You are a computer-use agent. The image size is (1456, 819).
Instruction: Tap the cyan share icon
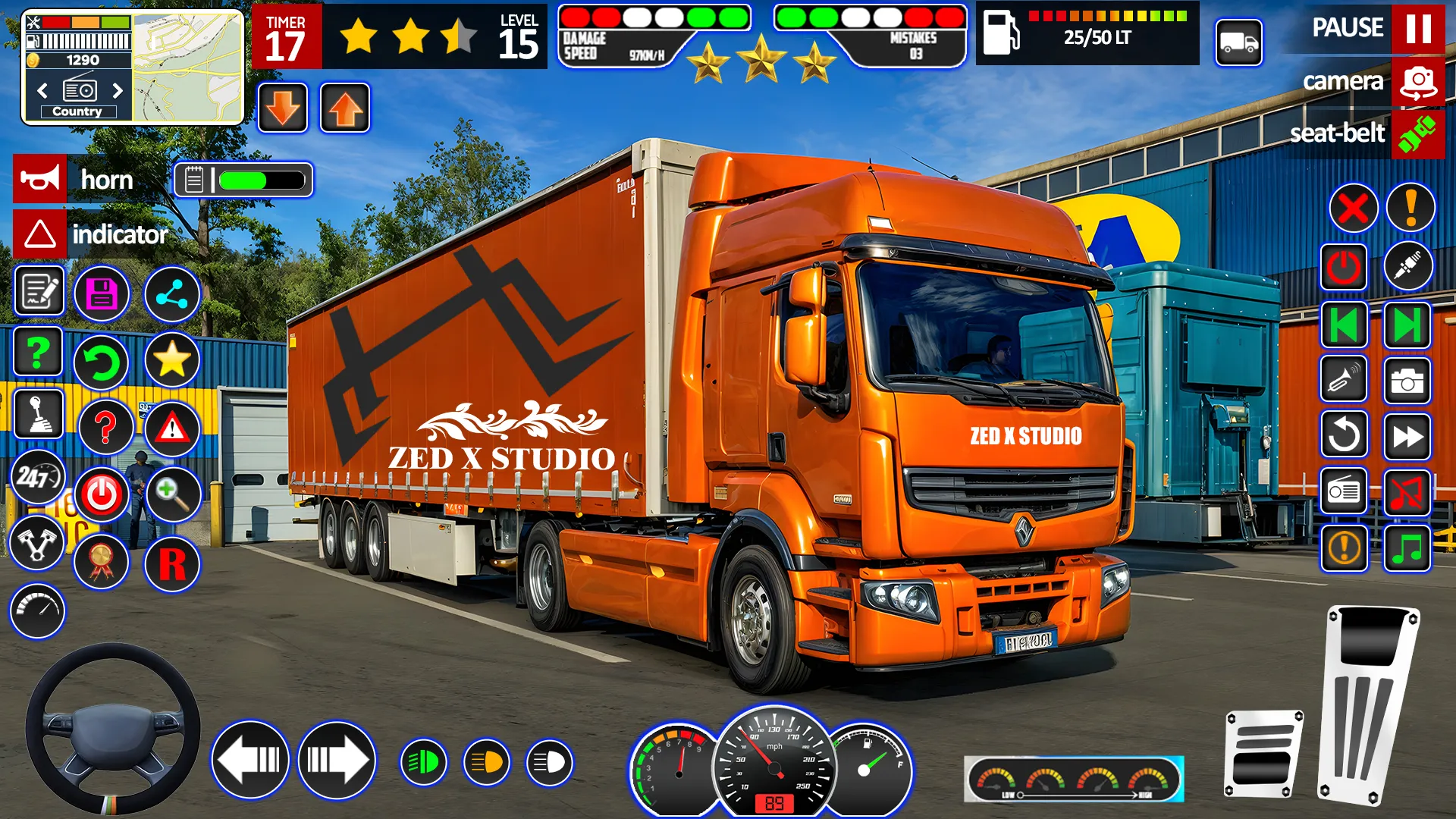tap(171, 295)
